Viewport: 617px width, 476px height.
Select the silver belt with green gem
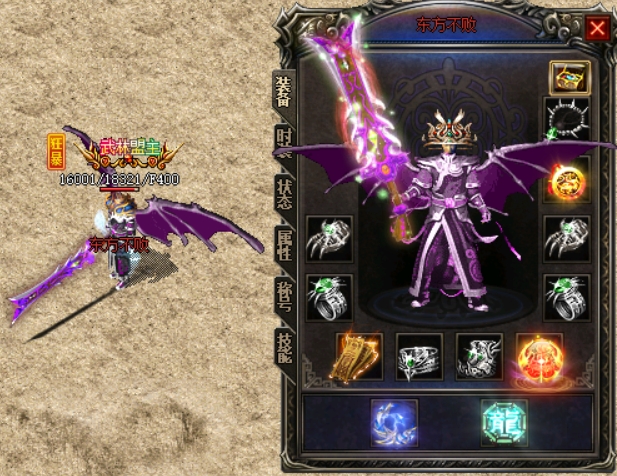click(x=419, y=357)
